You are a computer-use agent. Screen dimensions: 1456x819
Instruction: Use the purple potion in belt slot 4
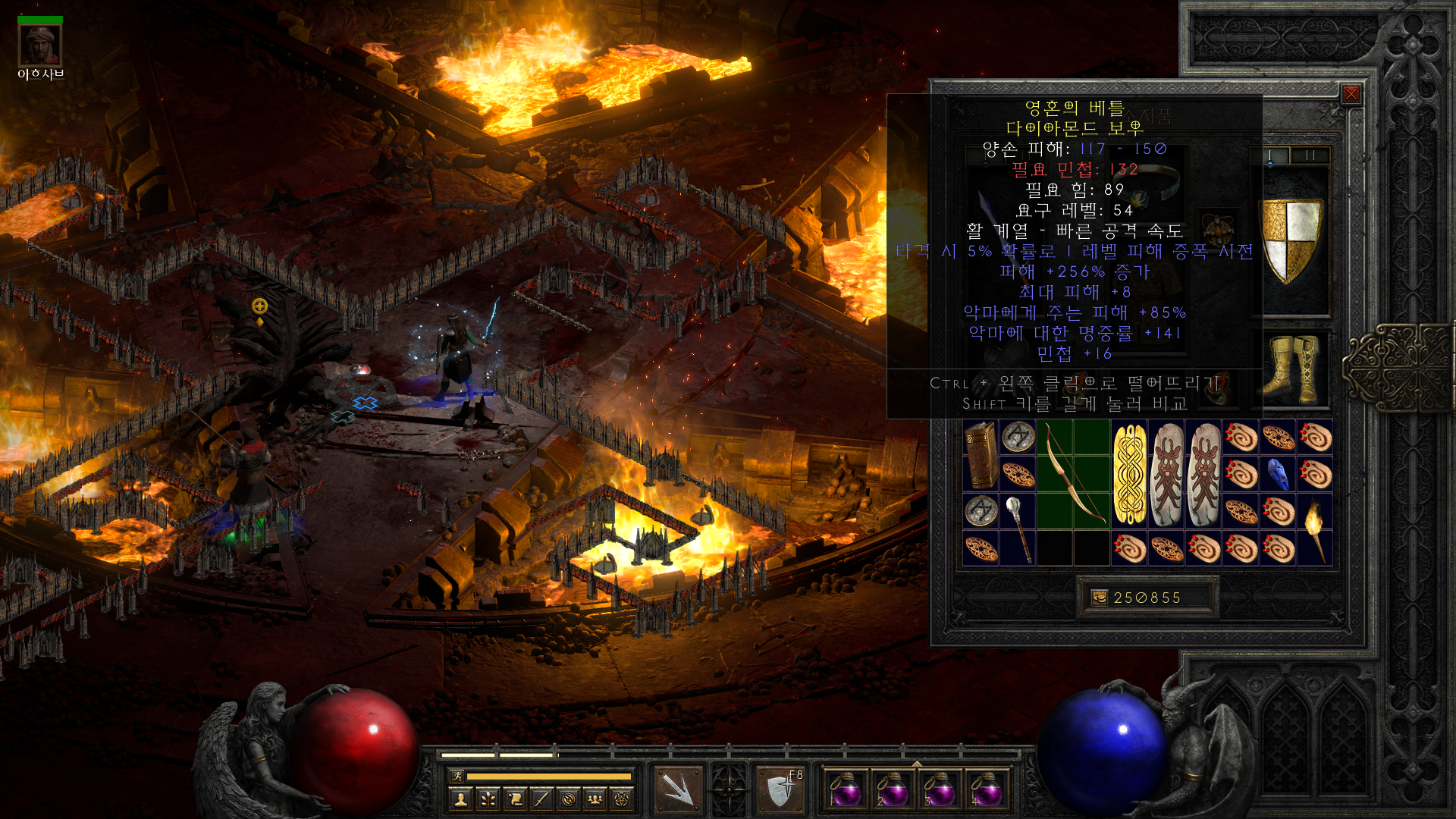[985, 790]
